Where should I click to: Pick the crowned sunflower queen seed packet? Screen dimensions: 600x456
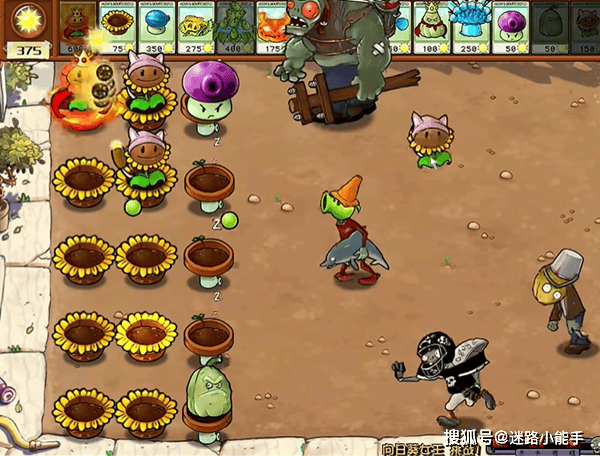(79, 27)
